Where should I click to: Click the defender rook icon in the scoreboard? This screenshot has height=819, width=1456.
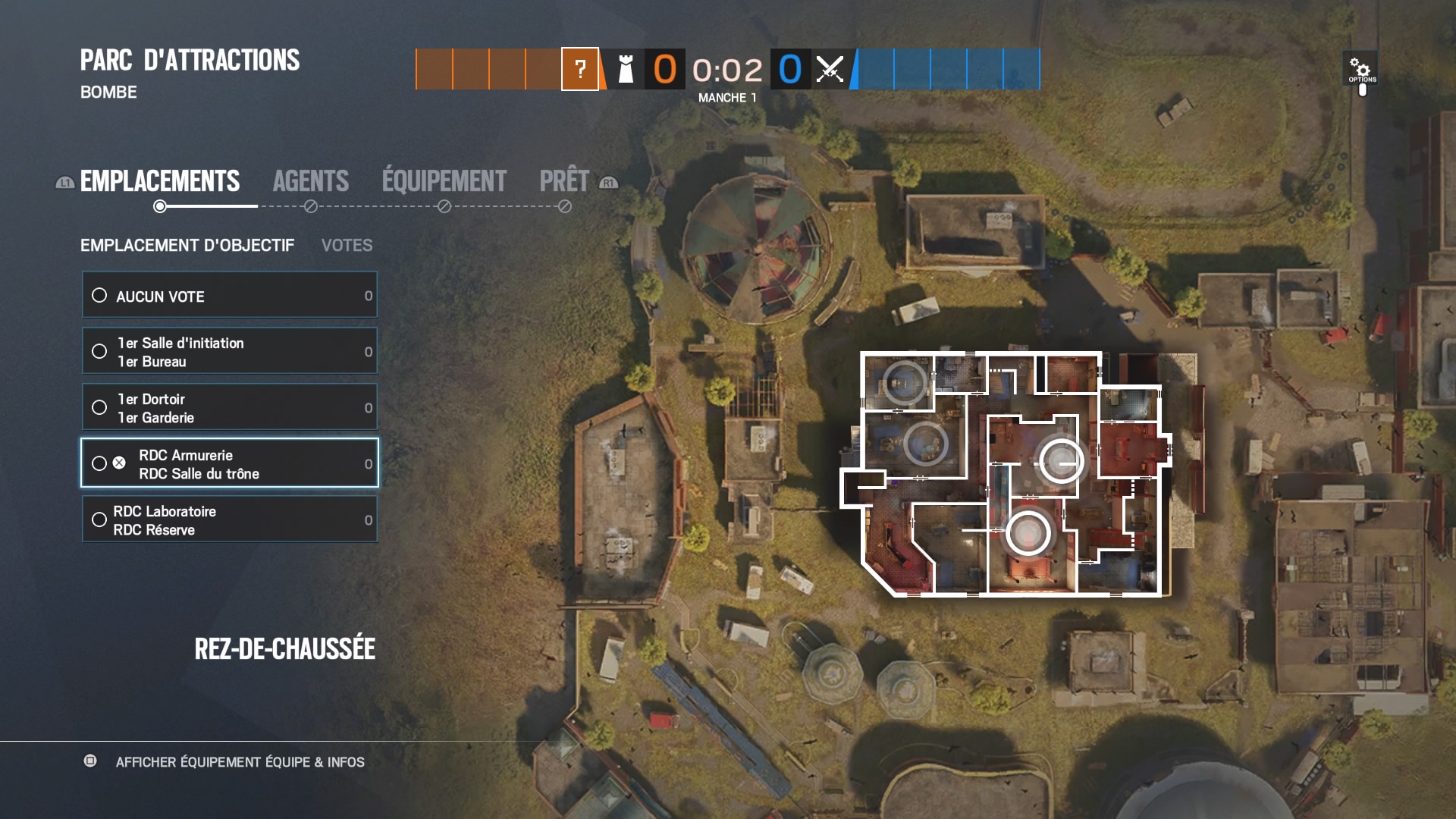[626, 70]
